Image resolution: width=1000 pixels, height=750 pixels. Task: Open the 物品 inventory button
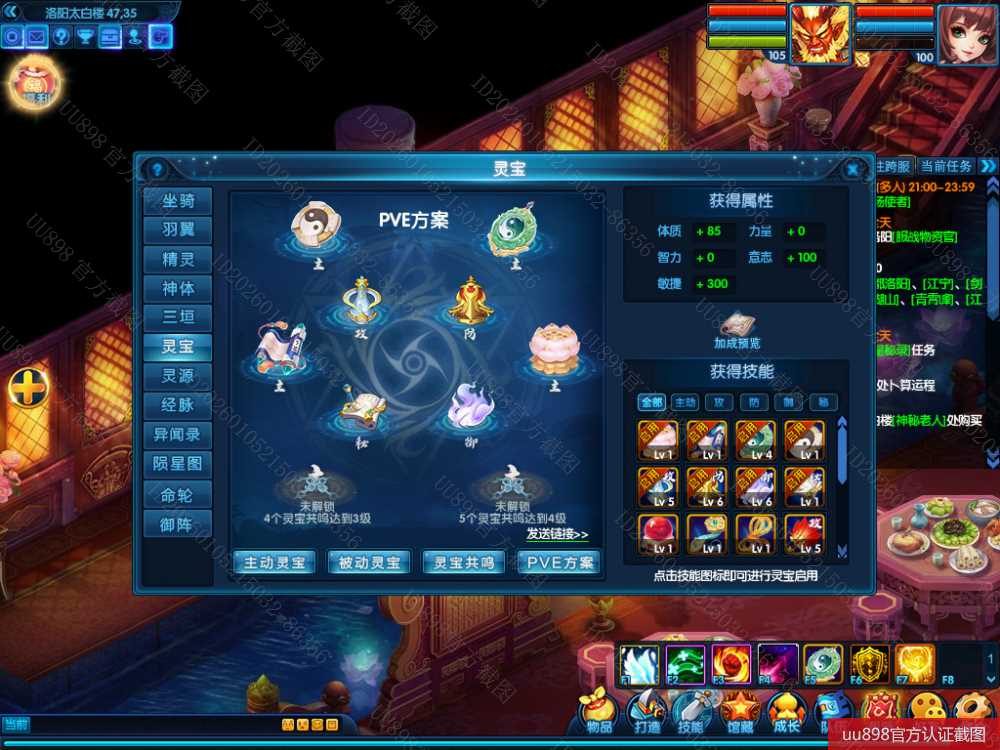[x=600, y=712]
